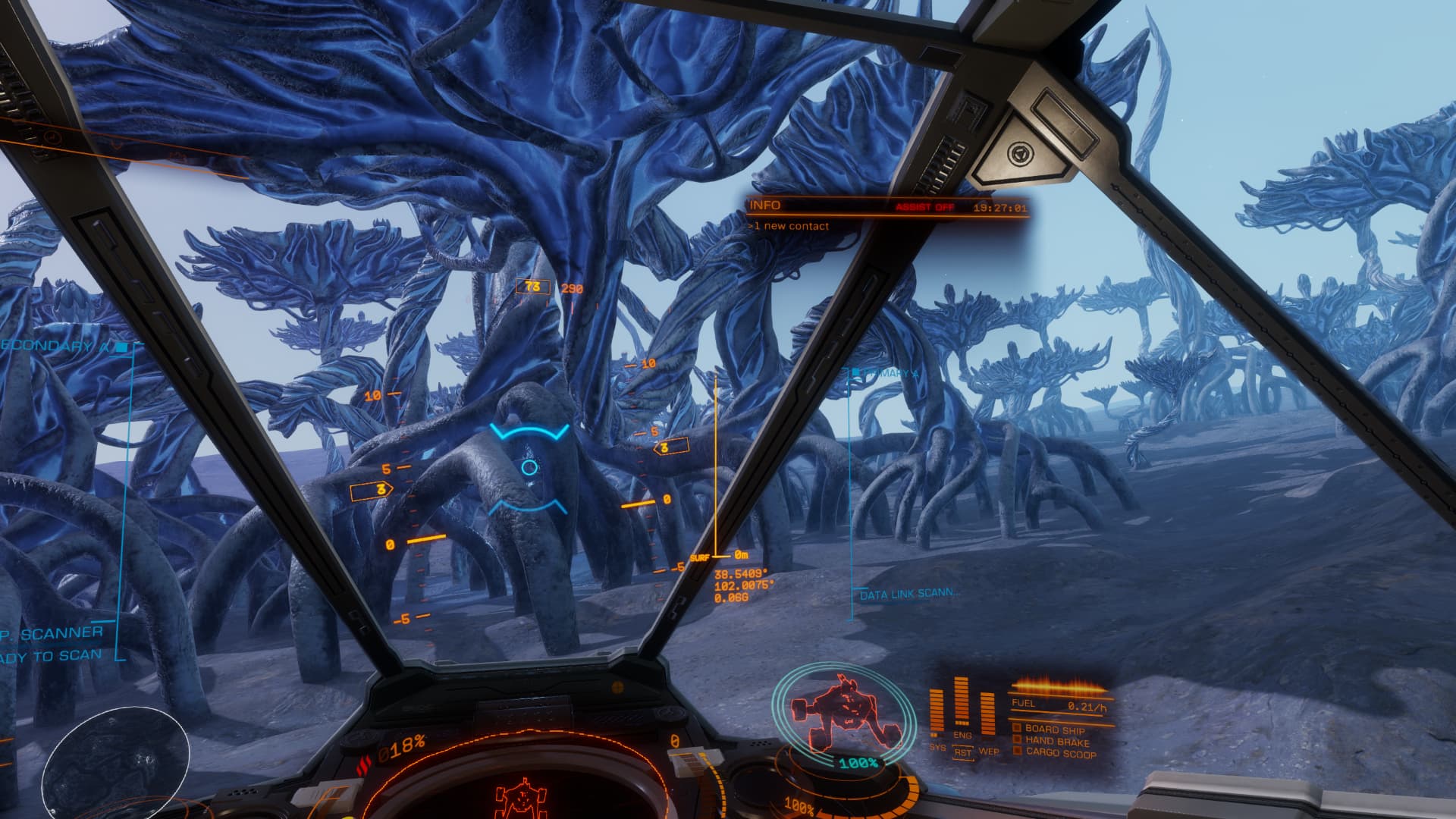Select the Board Ship indicator

(1054, 729)
